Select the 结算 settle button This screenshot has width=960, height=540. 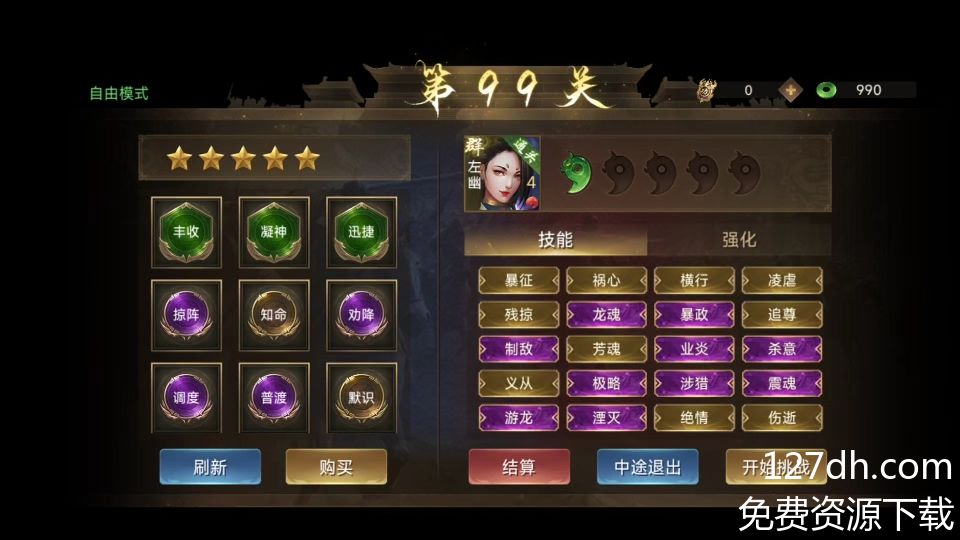519,467
